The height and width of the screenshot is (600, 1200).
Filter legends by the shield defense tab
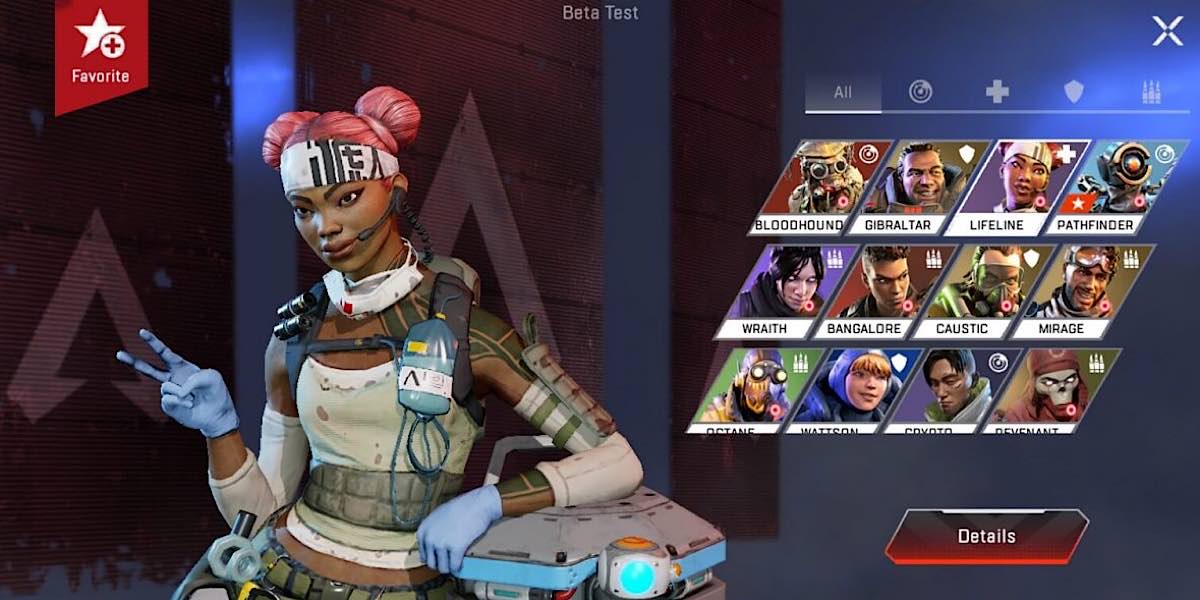1074,92
